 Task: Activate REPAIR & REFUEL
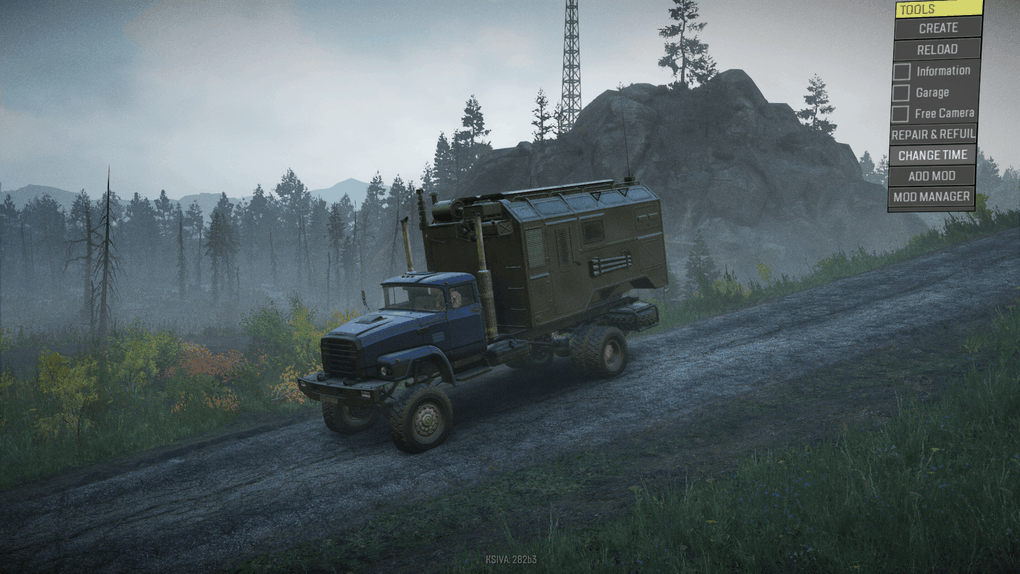932,135
